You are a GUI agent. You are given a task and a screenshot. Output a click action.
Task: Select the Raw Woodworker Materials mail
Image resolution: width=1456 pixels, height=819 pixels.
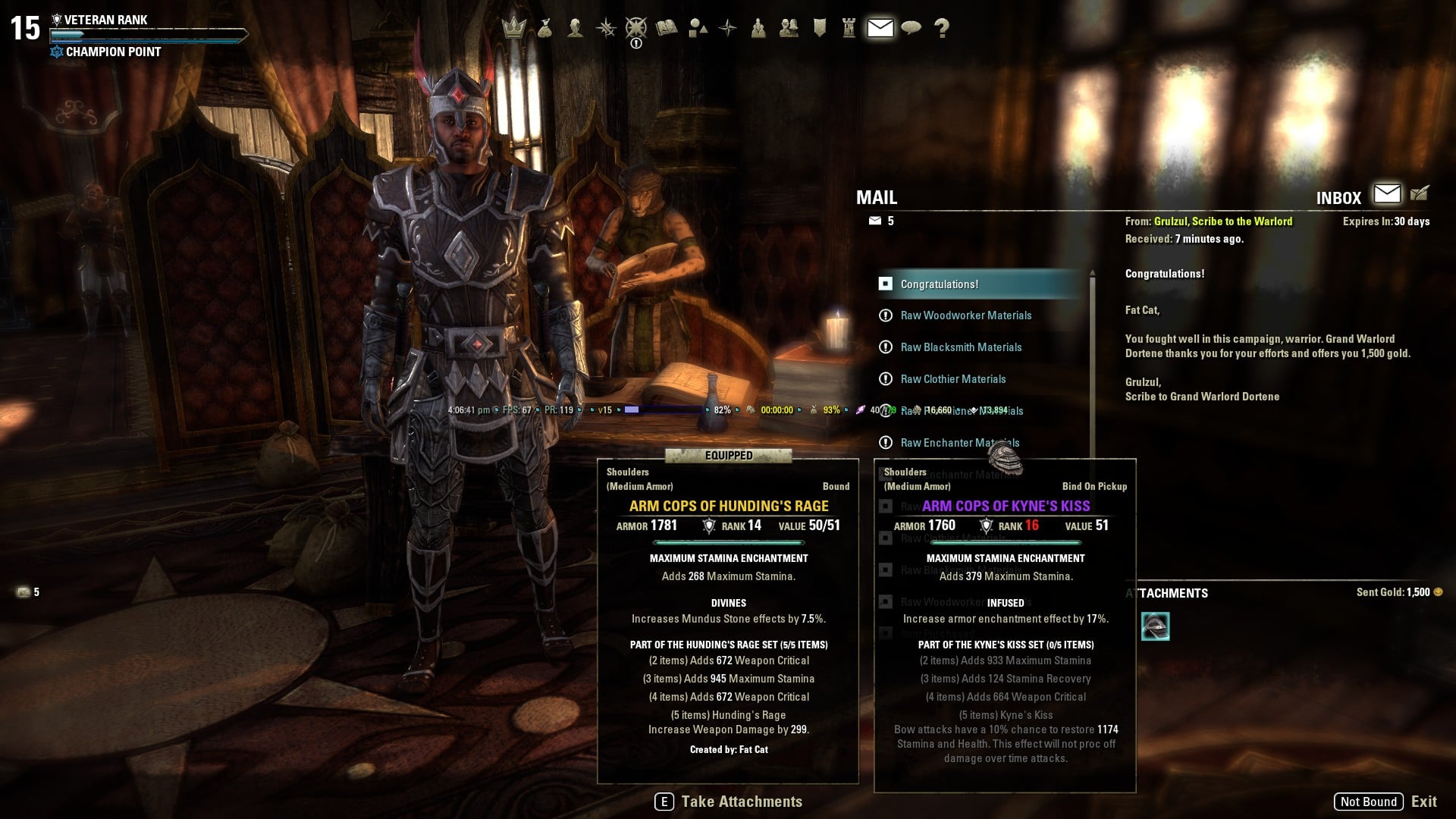point(965,315)
